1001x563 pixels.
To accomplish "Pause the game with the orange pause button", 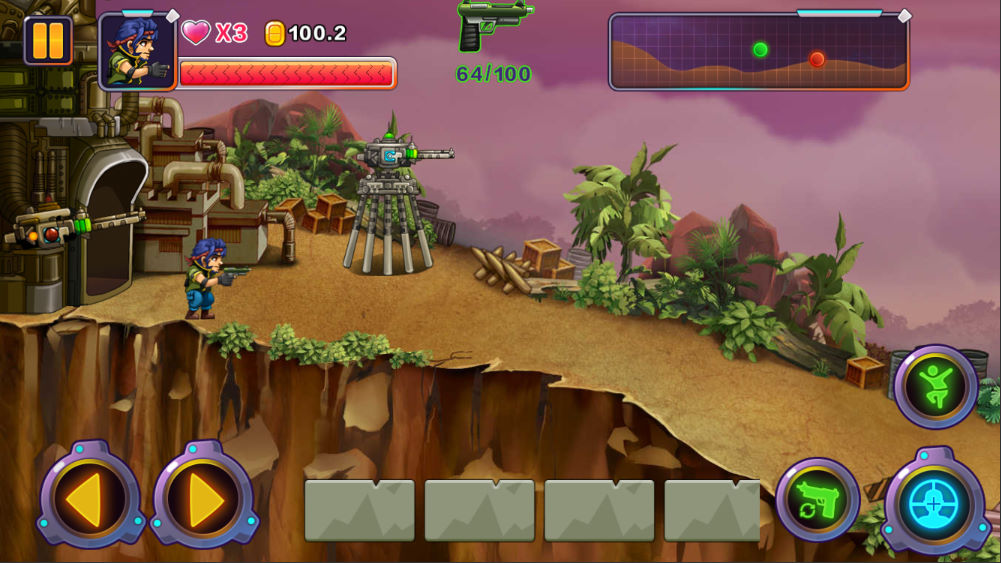I will point(48,41).
